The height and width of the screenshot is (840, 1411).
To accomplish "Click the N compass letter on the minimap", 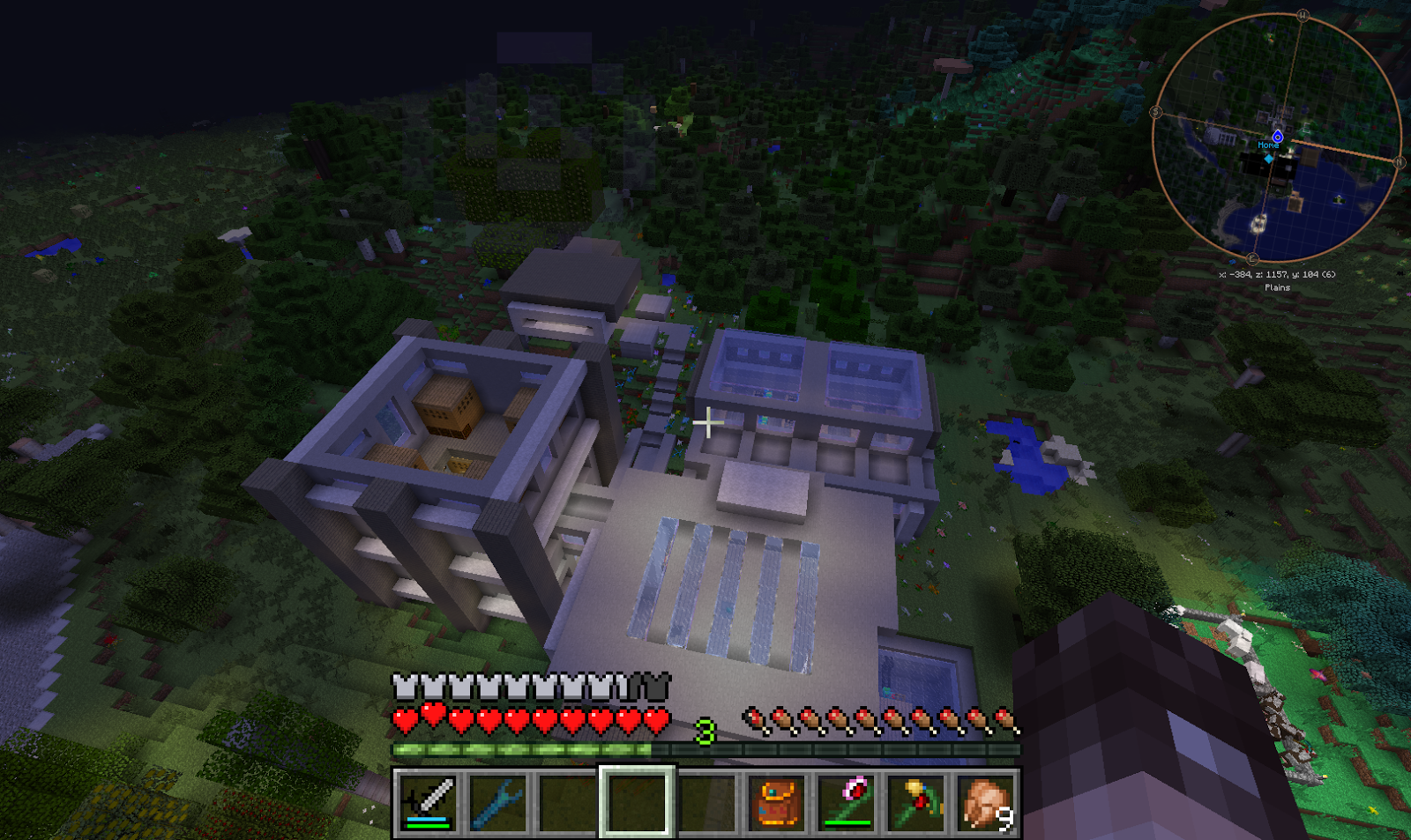I will [x=1400, y=161].
